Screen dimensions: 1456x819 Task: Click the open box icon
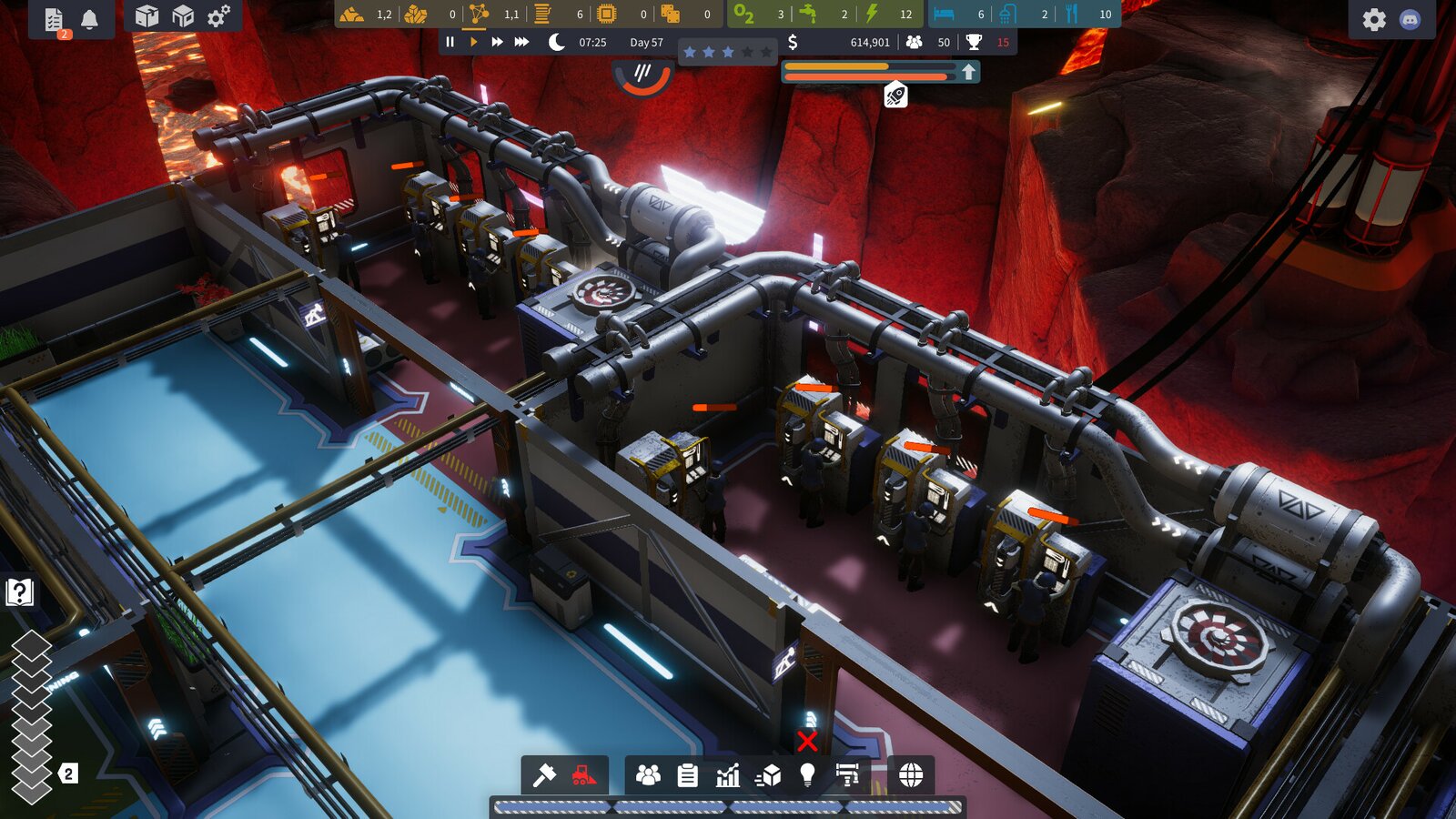[147, 16]
